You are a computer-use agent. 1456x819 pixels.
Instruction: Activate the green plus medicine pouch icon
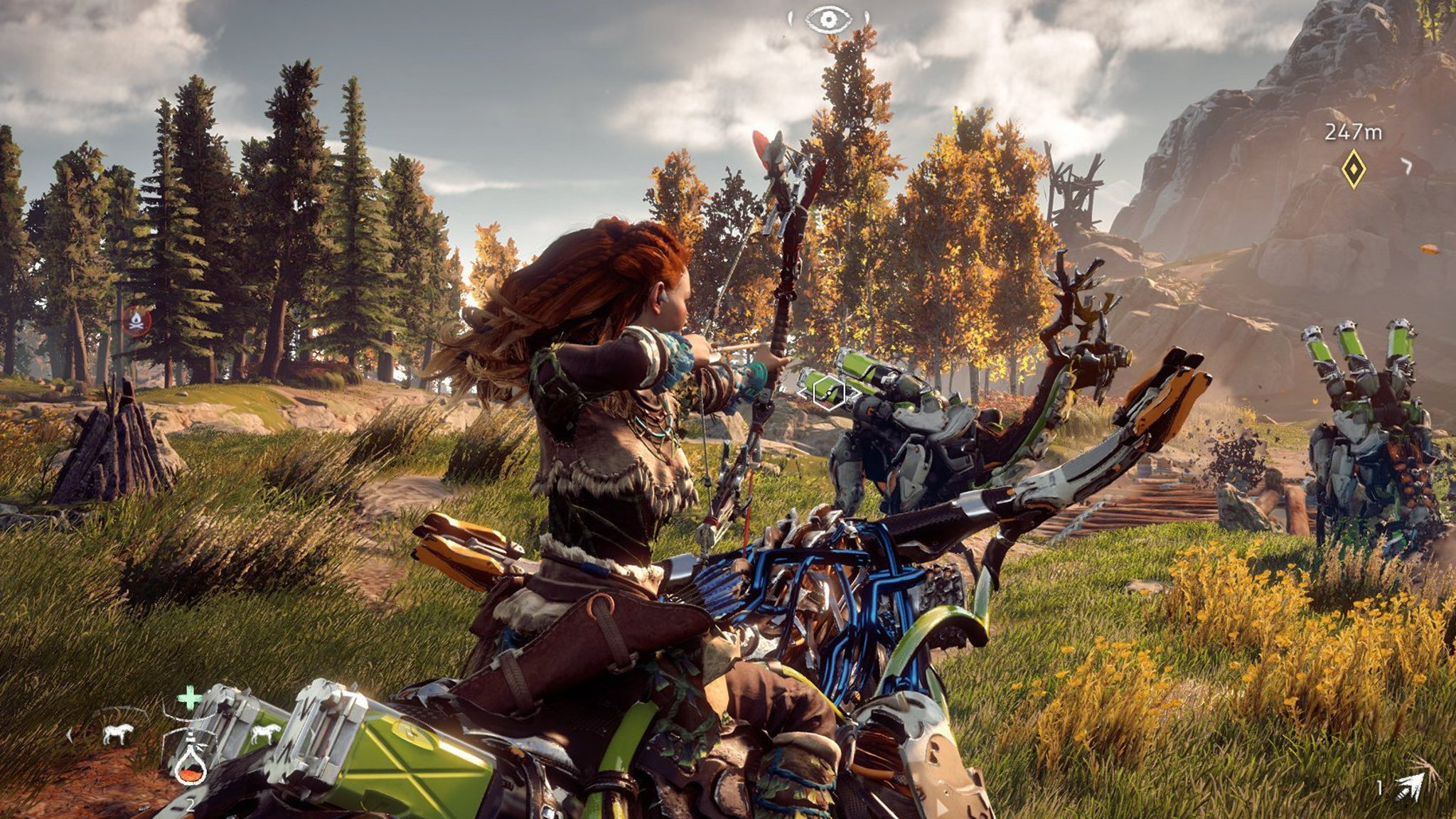point(189,698)
